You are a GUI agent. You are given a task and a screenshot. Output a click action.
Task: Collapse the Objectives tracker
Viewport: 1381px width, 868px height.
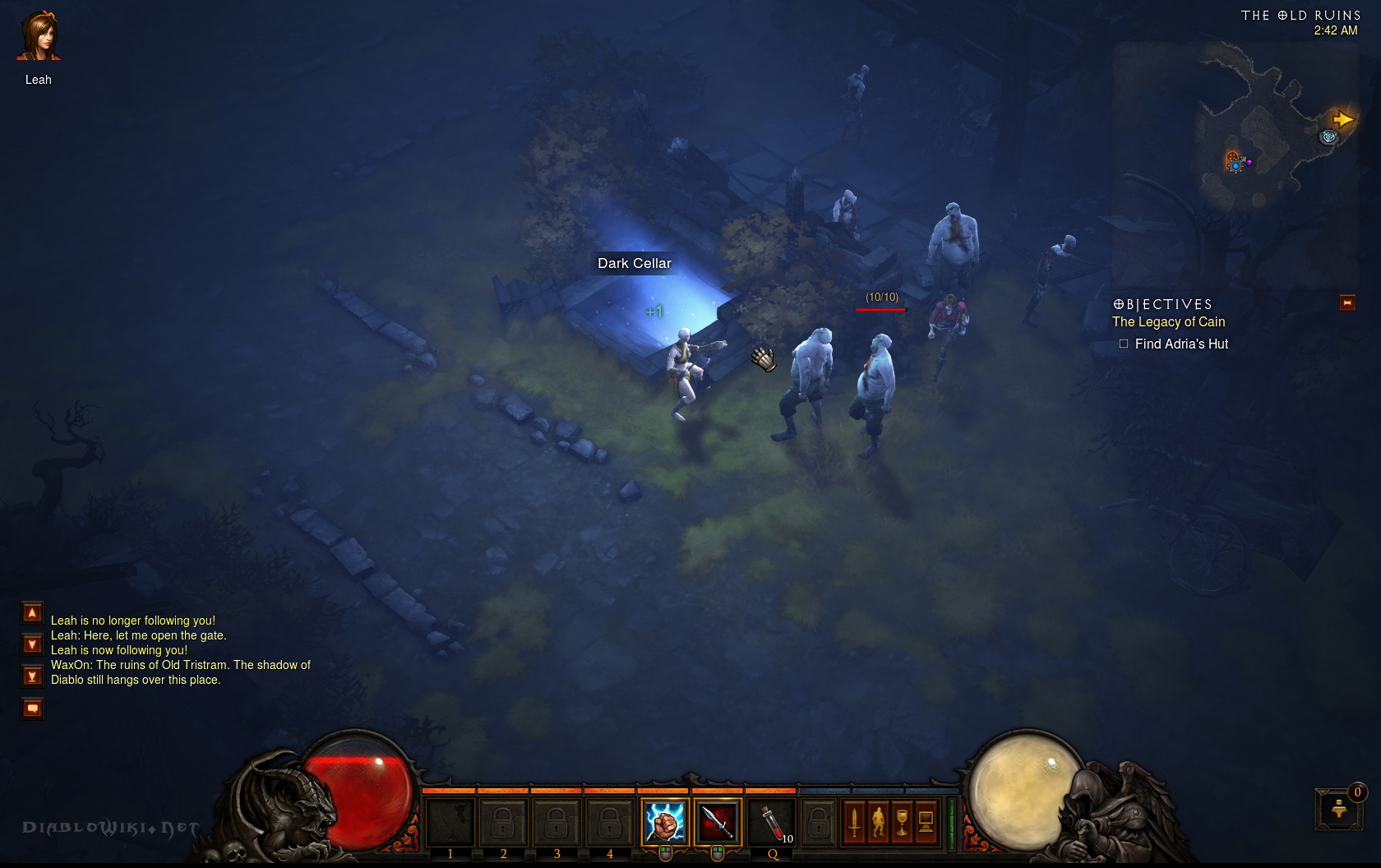click(1346, 302)
